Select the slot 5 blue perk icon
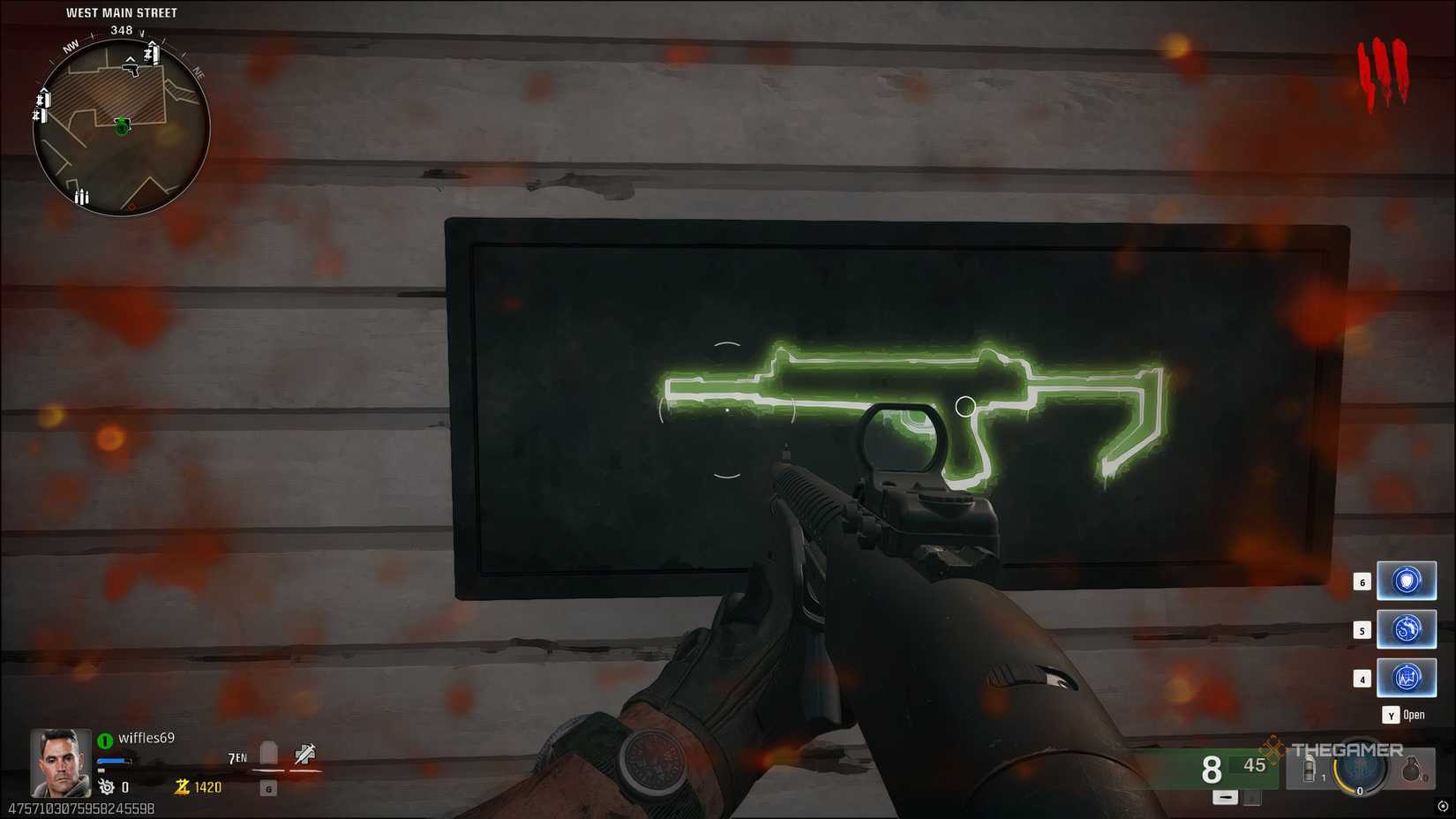Screen dimensions: 1456x819 click(x=1406, y=629)
